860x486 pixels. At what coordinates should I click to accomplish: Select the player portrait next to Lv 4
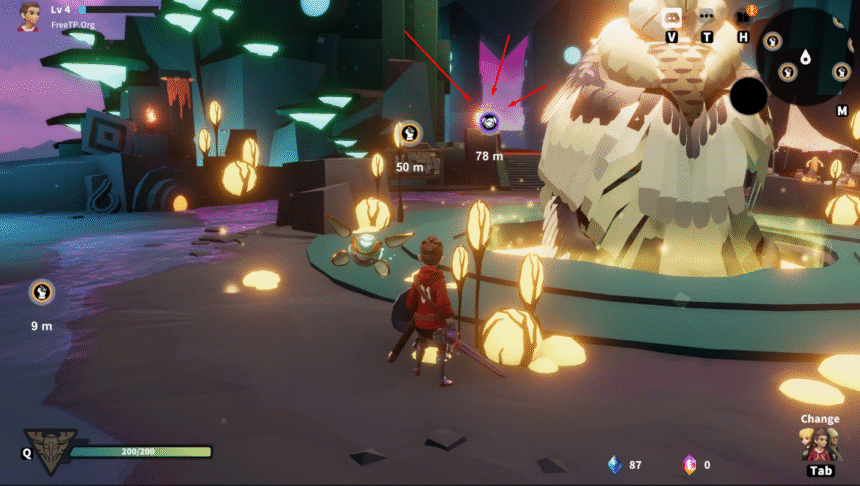30,14
